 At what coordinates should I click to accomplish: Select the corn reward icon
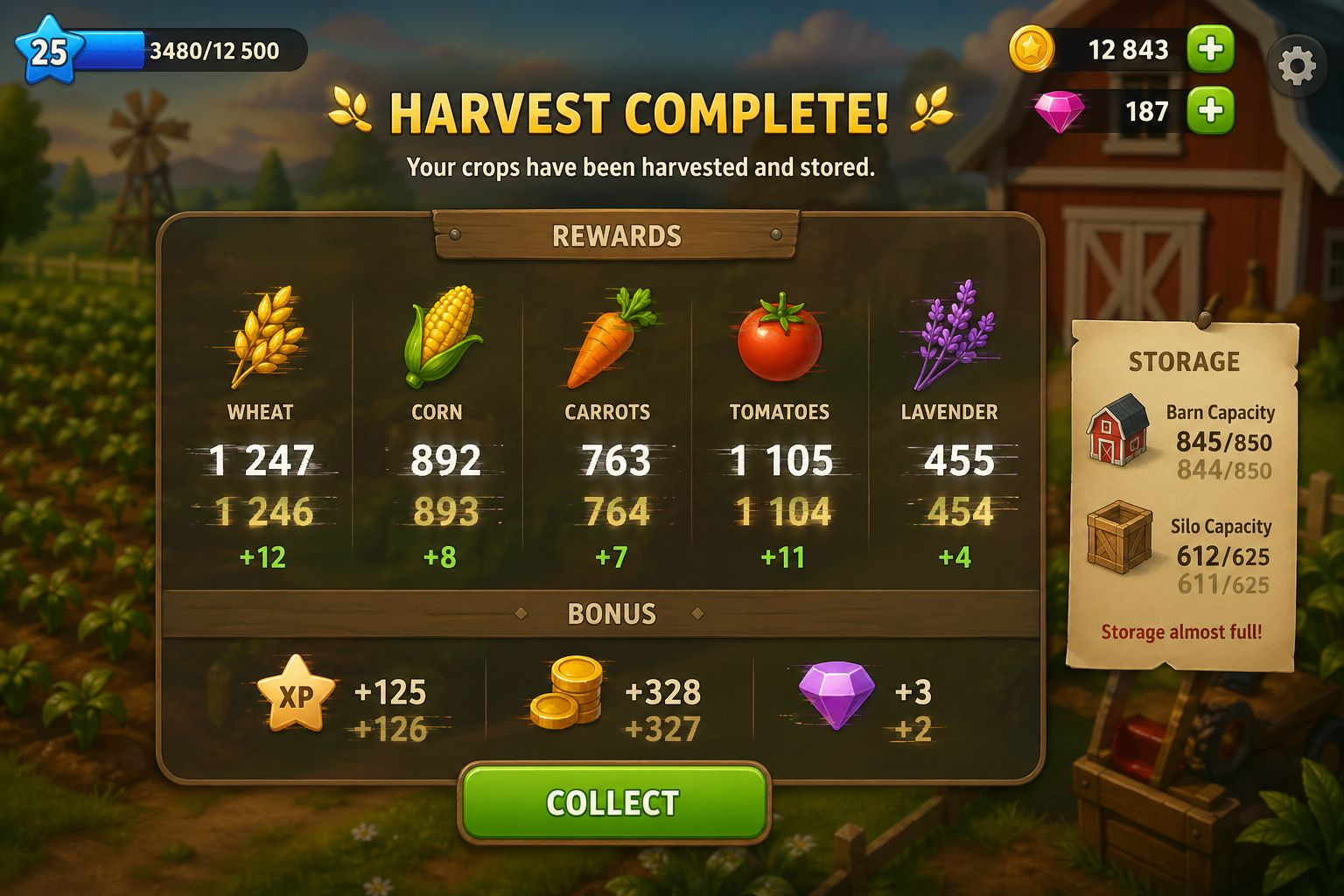click(x=442, y=337)
